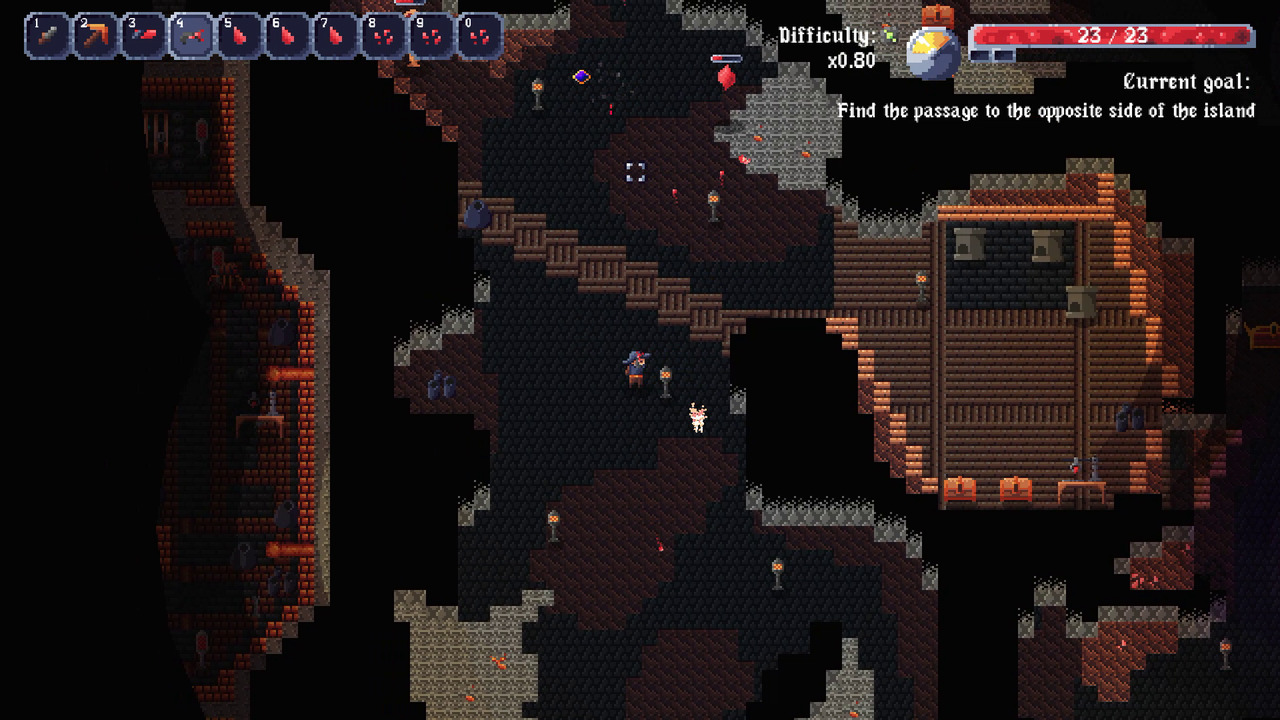
Task: Click the purple amulet lying on the ground
Action: [583, 75]
